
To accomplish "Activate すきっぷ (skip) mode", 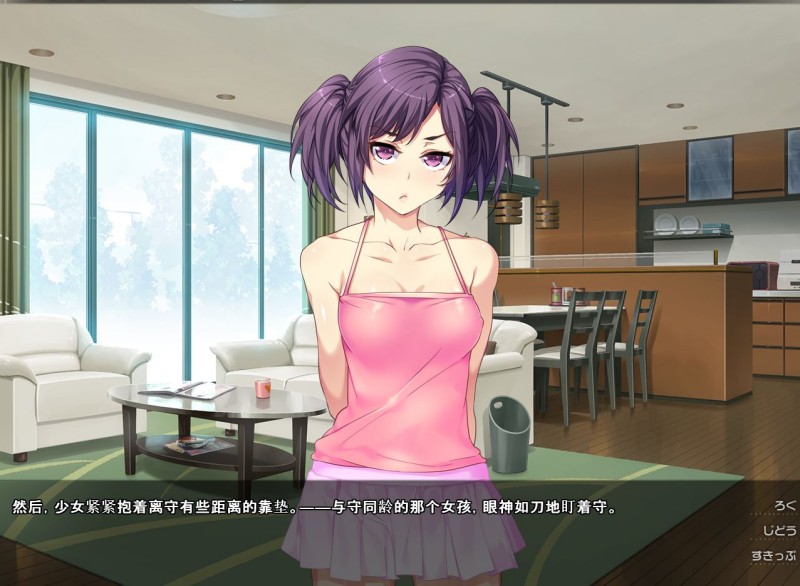I will pos(773,555).
